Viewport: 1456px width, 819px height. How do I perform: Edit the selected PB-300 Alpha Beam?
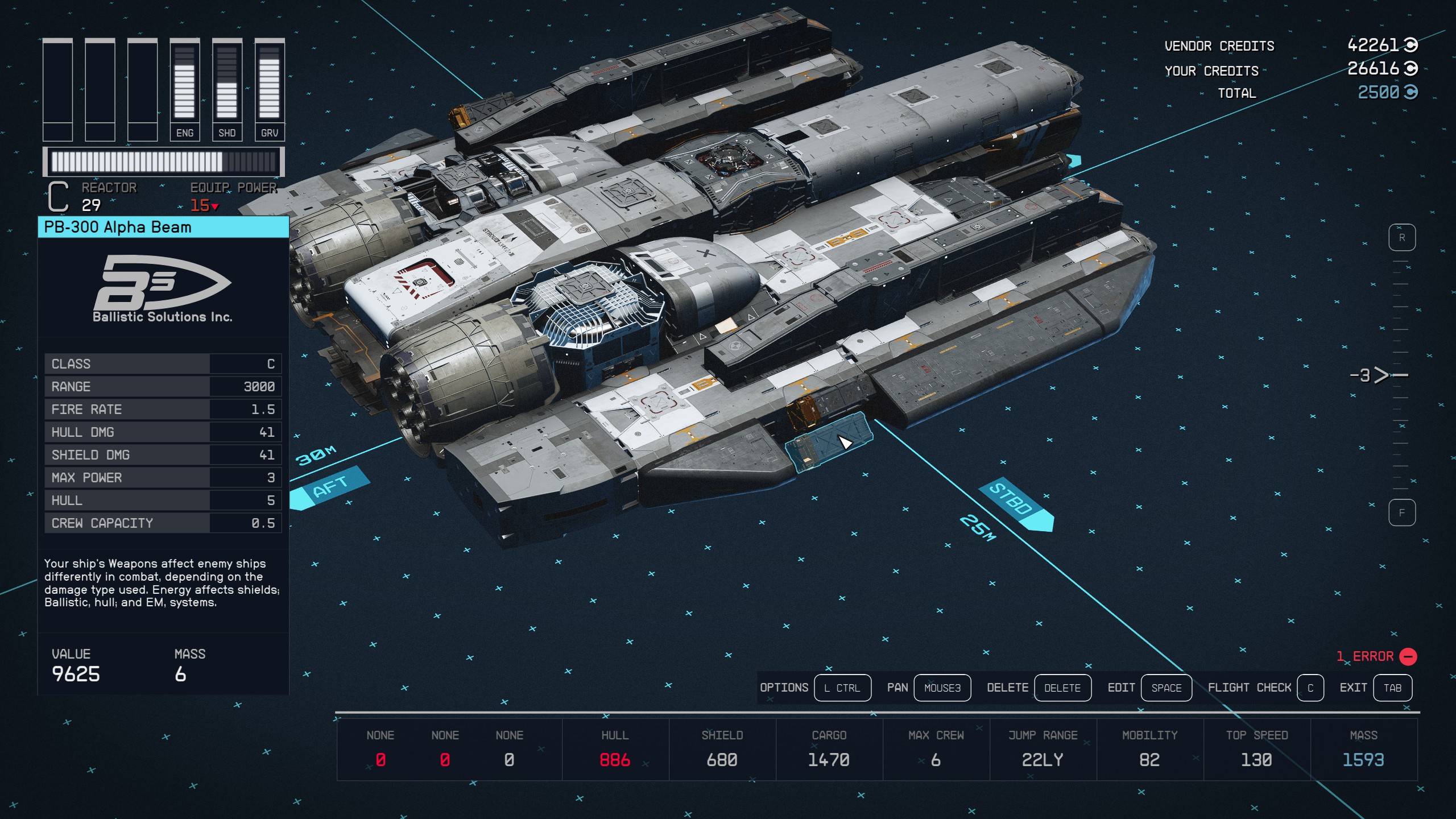click(x=1166, y=688)
